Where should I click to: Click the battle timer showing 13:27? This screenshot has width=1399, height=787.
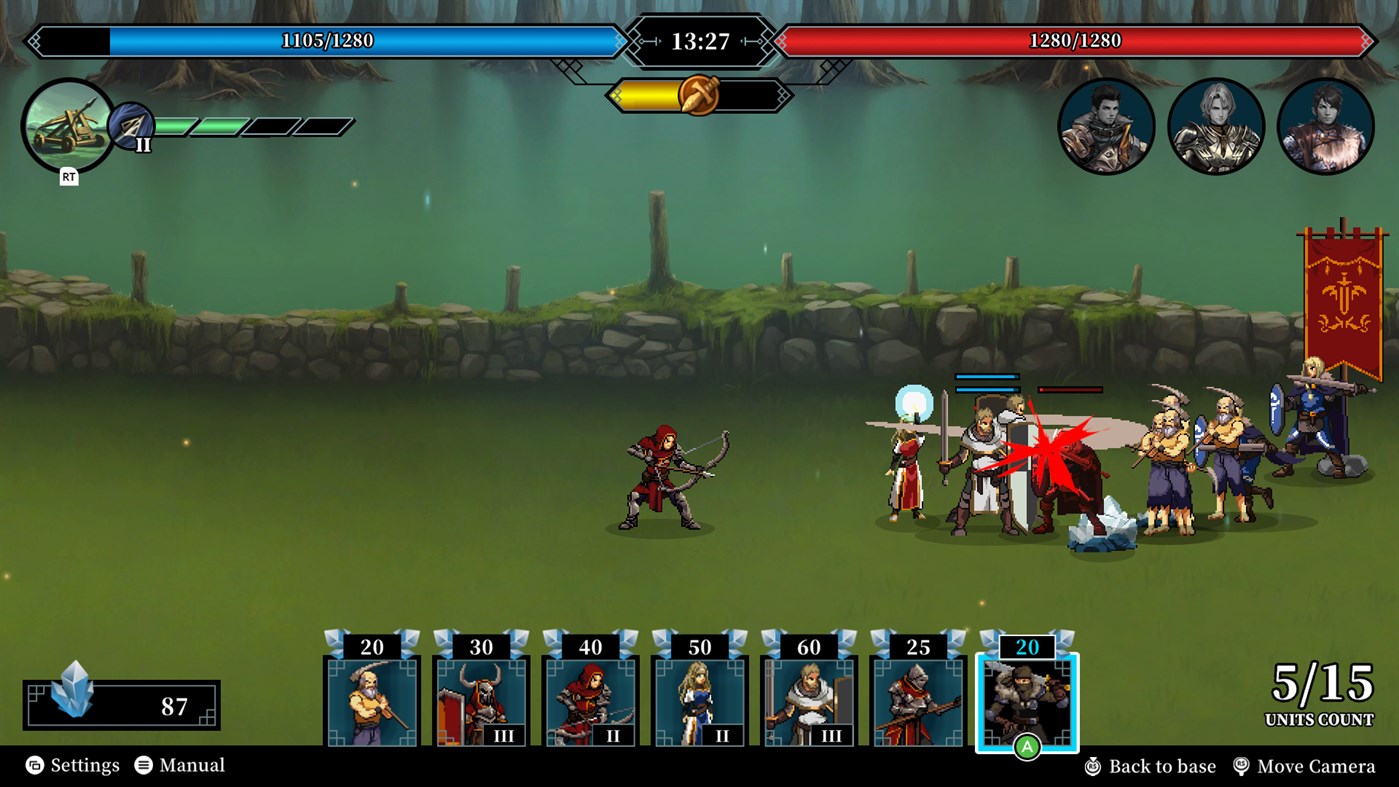coord(700,39)
